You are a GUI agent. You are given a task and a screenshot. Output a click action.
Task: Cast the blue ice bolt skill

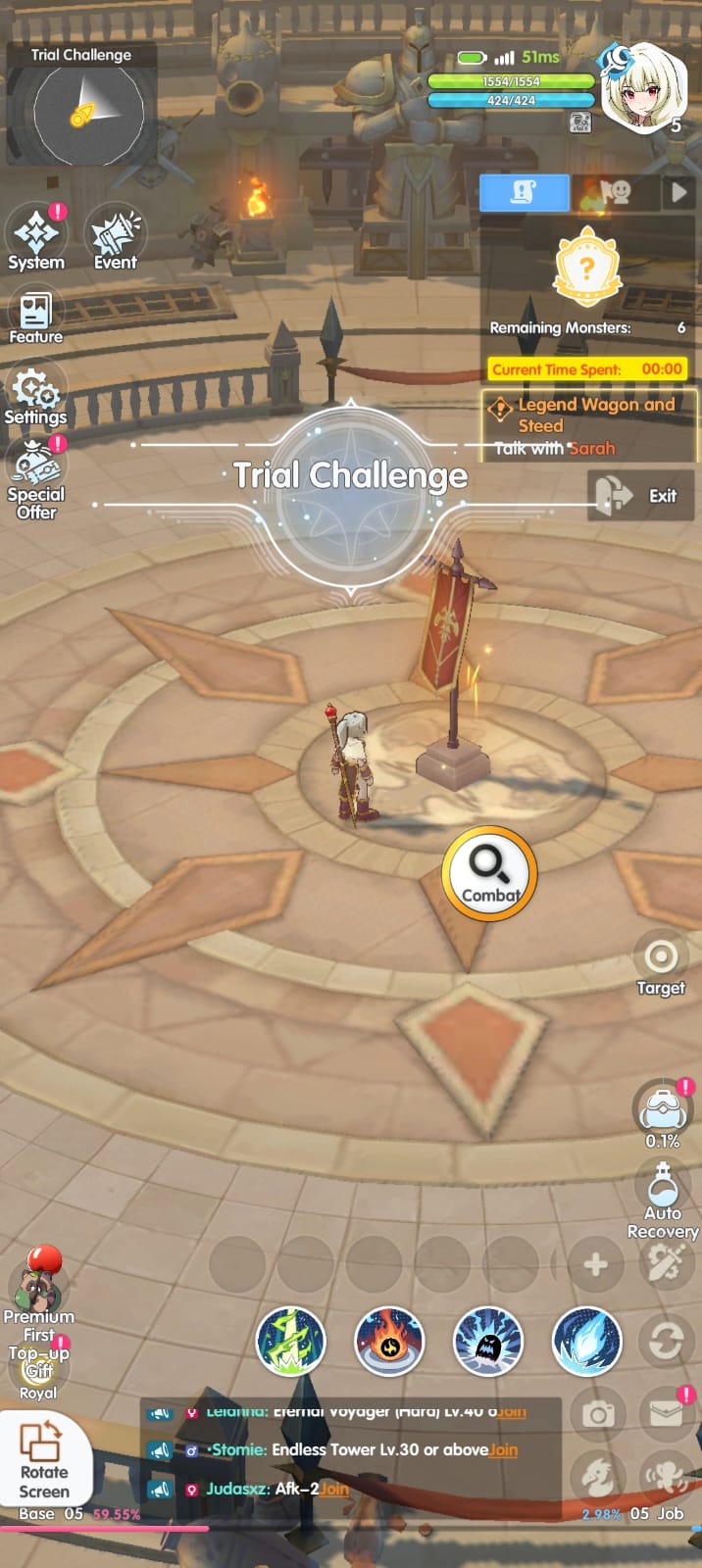pos(586,1341)
